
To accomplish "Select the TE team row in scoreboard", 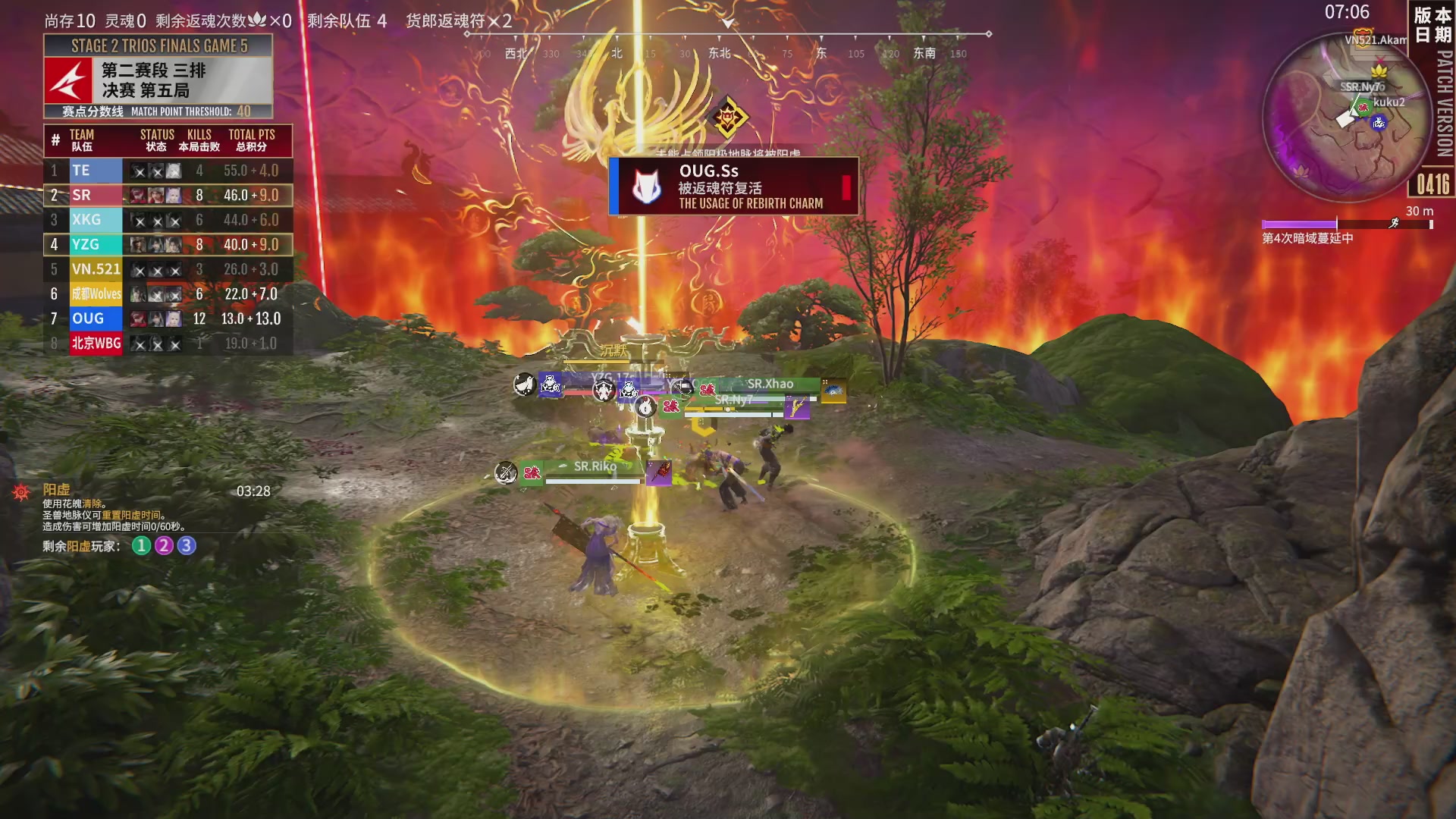I will (x=168, y=171).
